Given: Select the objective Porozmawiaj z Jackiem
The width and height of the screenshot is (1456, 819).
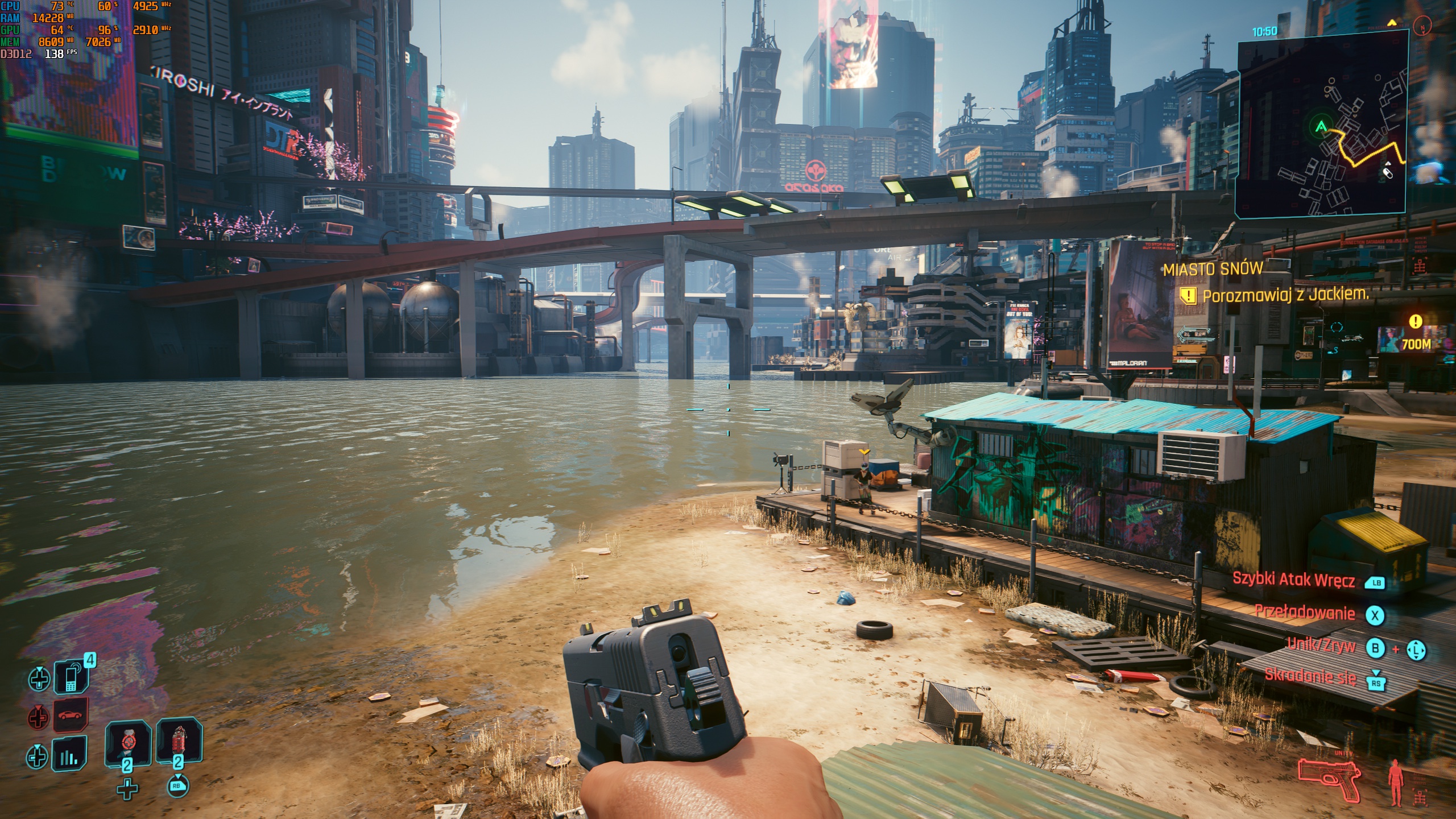Looking at the screenshot, I should pos(1285,295).
